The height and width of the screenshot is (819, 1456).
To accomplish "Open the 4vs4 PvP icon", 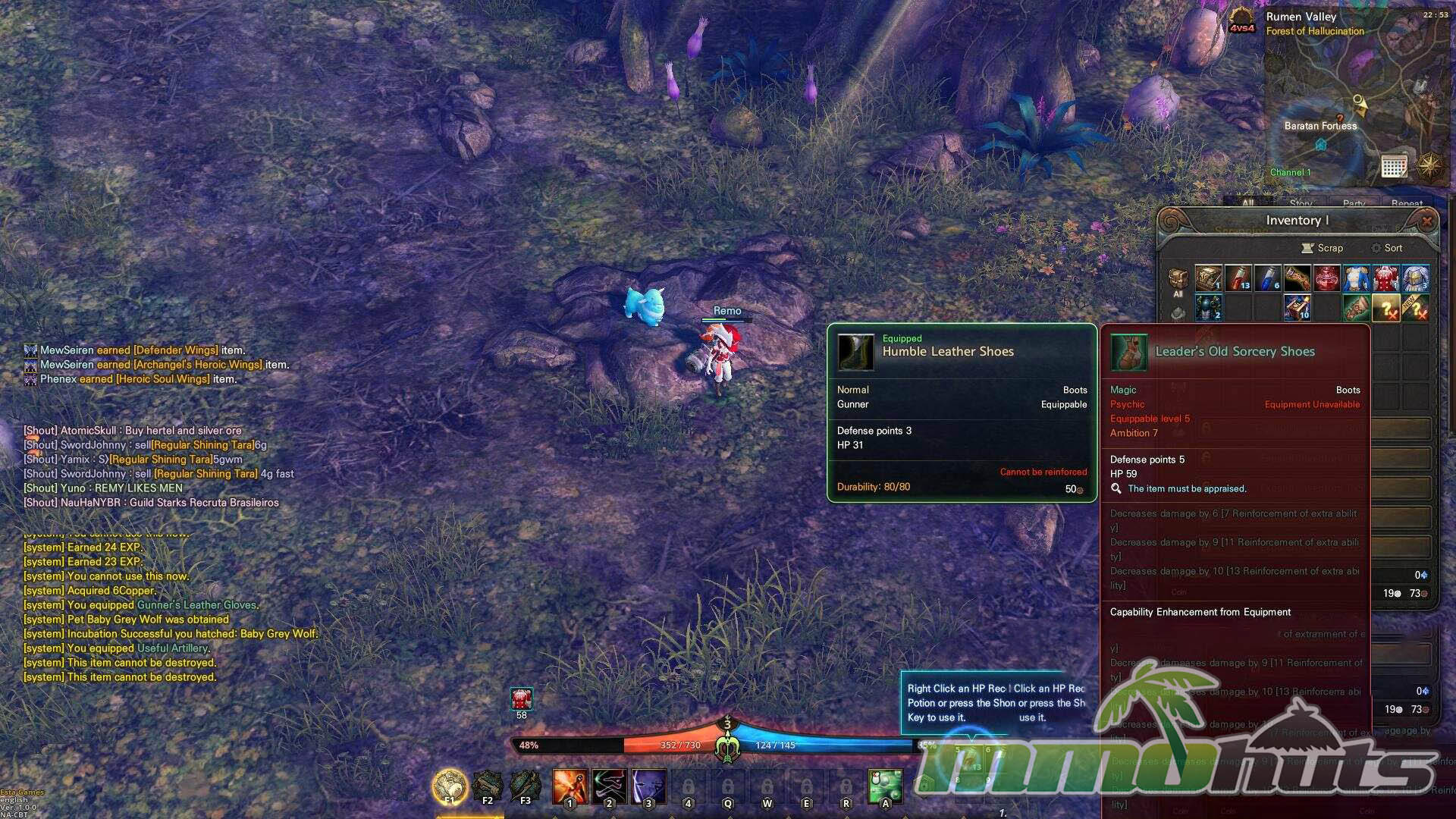I will 1241,20.
